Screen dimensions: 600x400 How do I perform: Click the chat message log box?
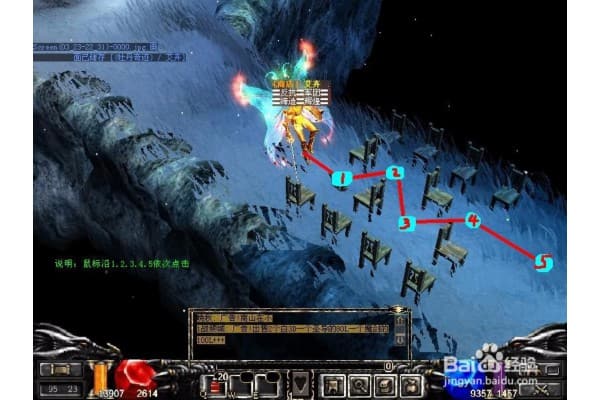pos(291,332)
